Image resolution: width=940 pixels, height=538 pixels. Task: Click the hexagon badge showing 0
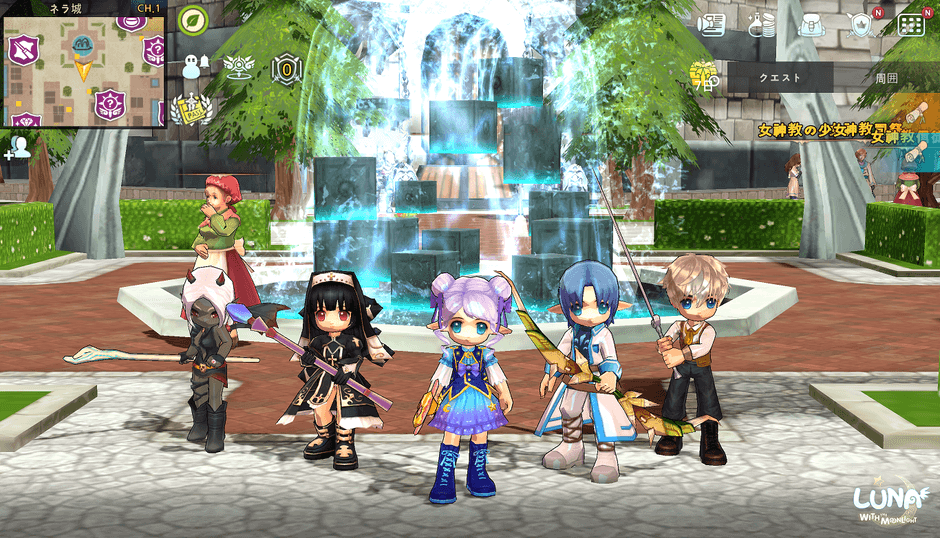click(x=287, y=69)
